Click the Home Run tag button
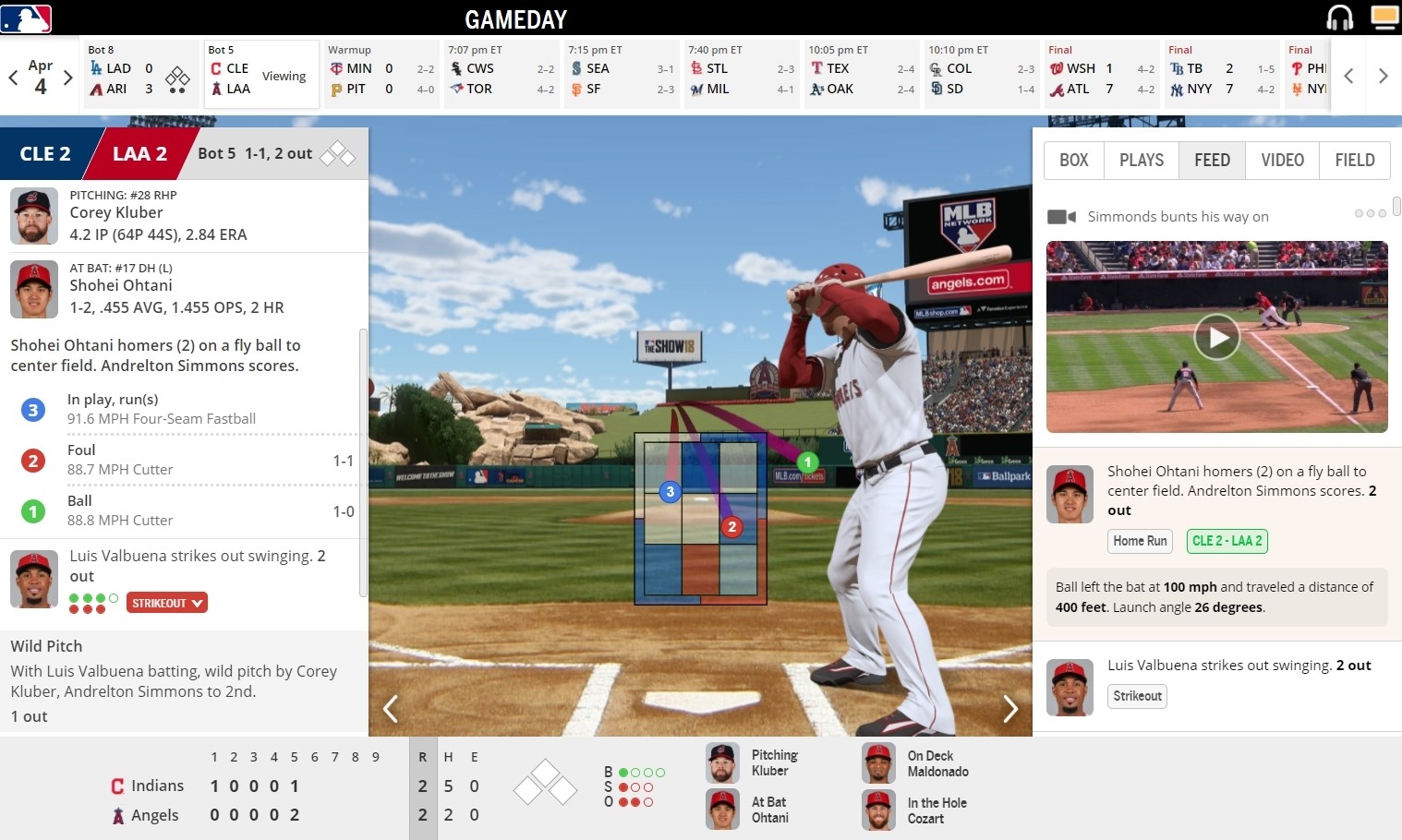This screenshot has height=840, width=1402. 1140,541
